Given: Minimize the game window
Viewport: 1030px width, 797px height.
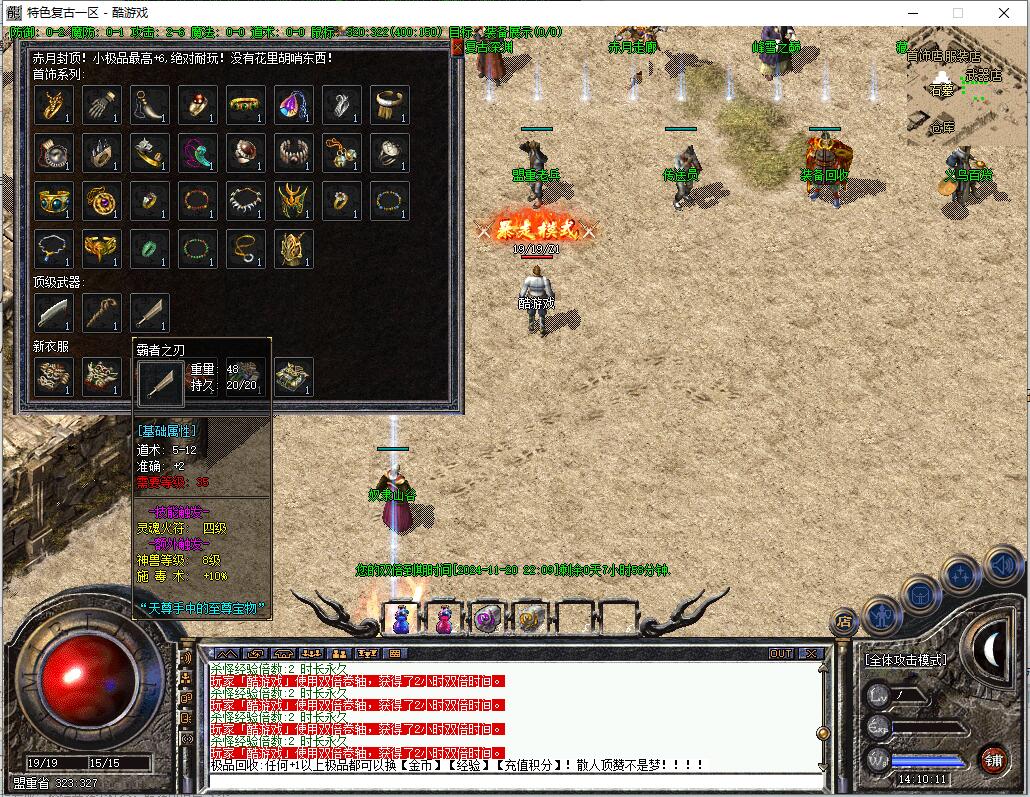Looking at the screenshot, I should coord(911,13).
